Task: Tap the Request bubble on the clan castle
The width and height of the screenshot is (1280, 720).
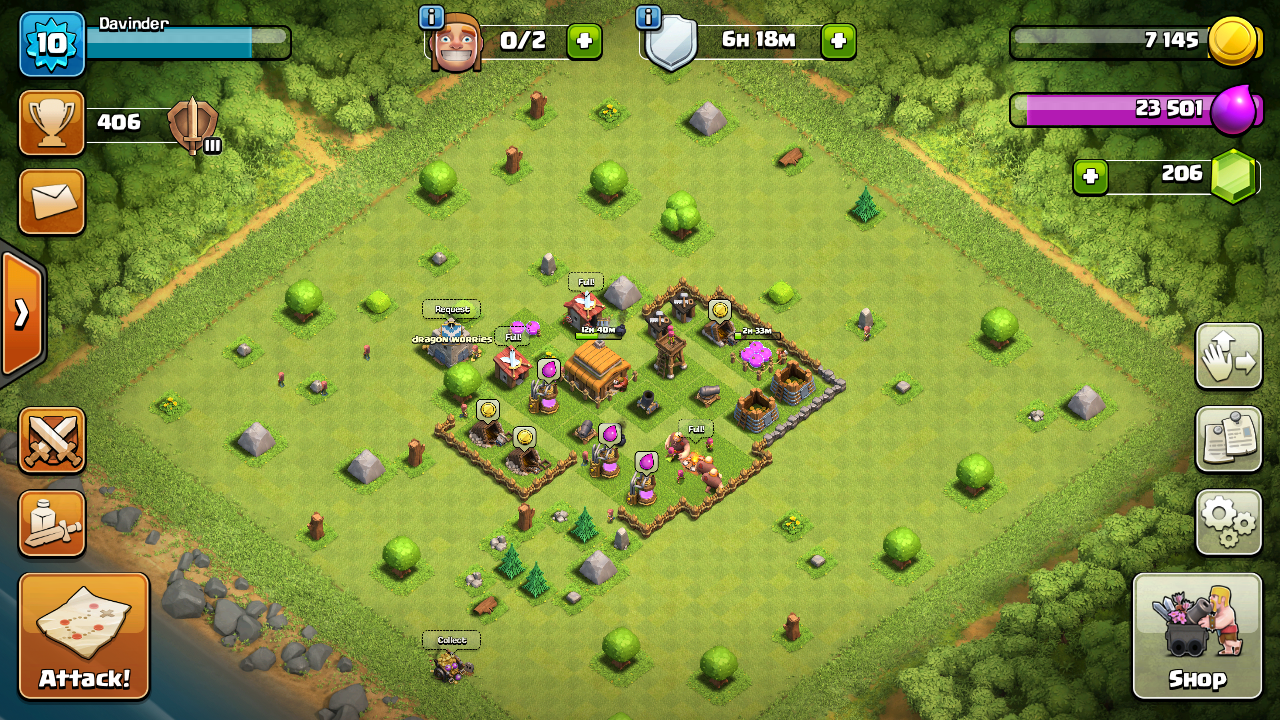Action: pyautogui.click(x=452, y=310)
